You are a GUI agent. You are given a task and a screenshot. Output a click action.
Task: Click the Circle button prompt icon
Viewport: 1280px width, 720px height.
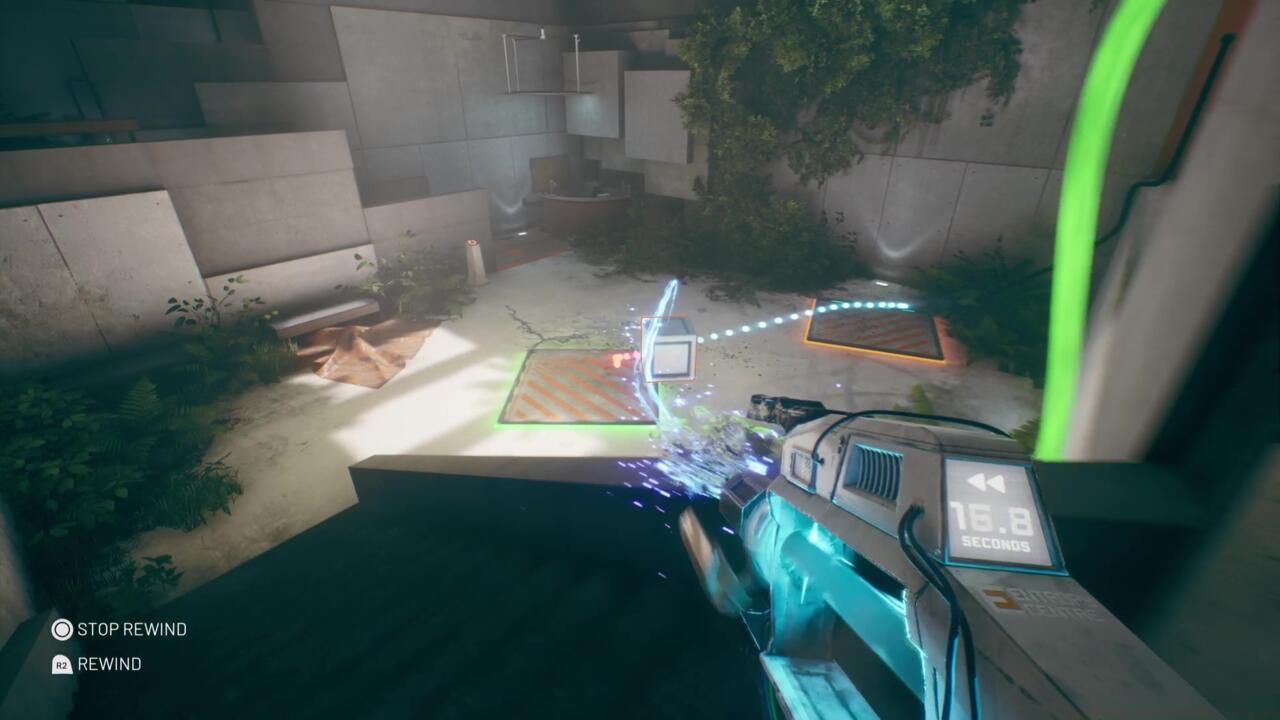click(x=60, y=630)
